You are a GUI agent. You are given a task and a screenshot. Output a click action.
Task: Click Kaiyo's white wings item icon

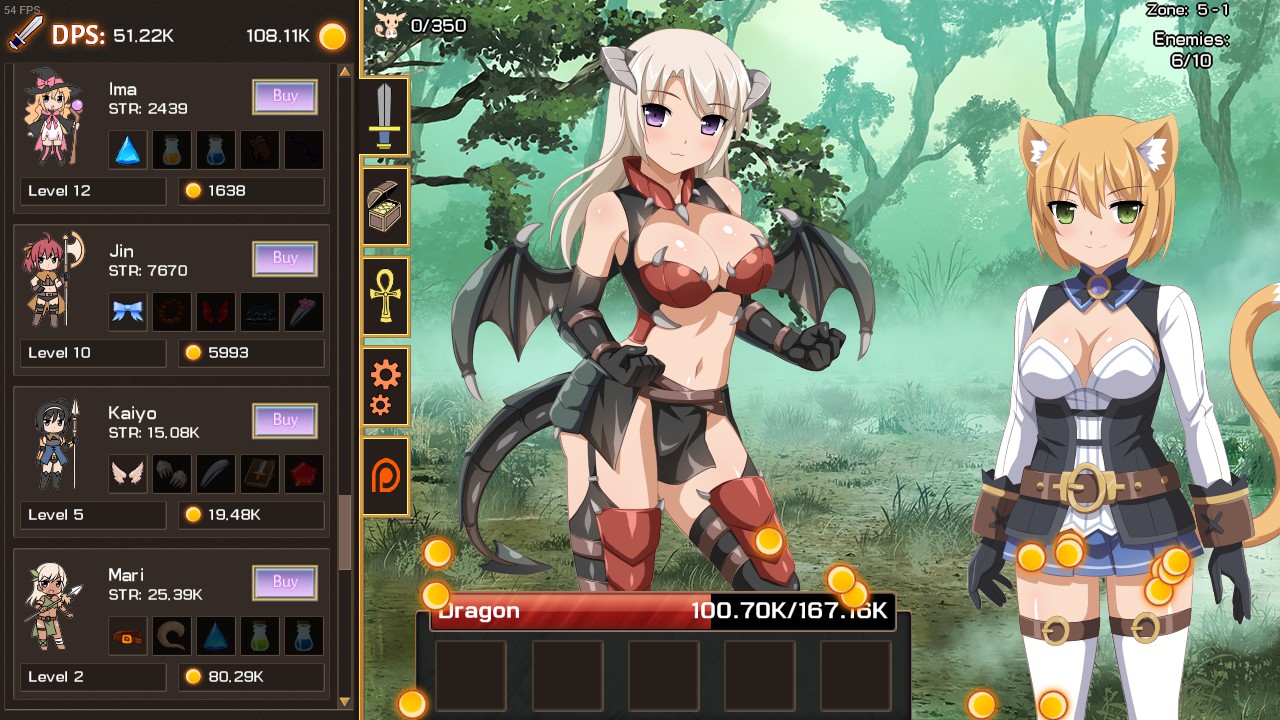click(127, 473)
